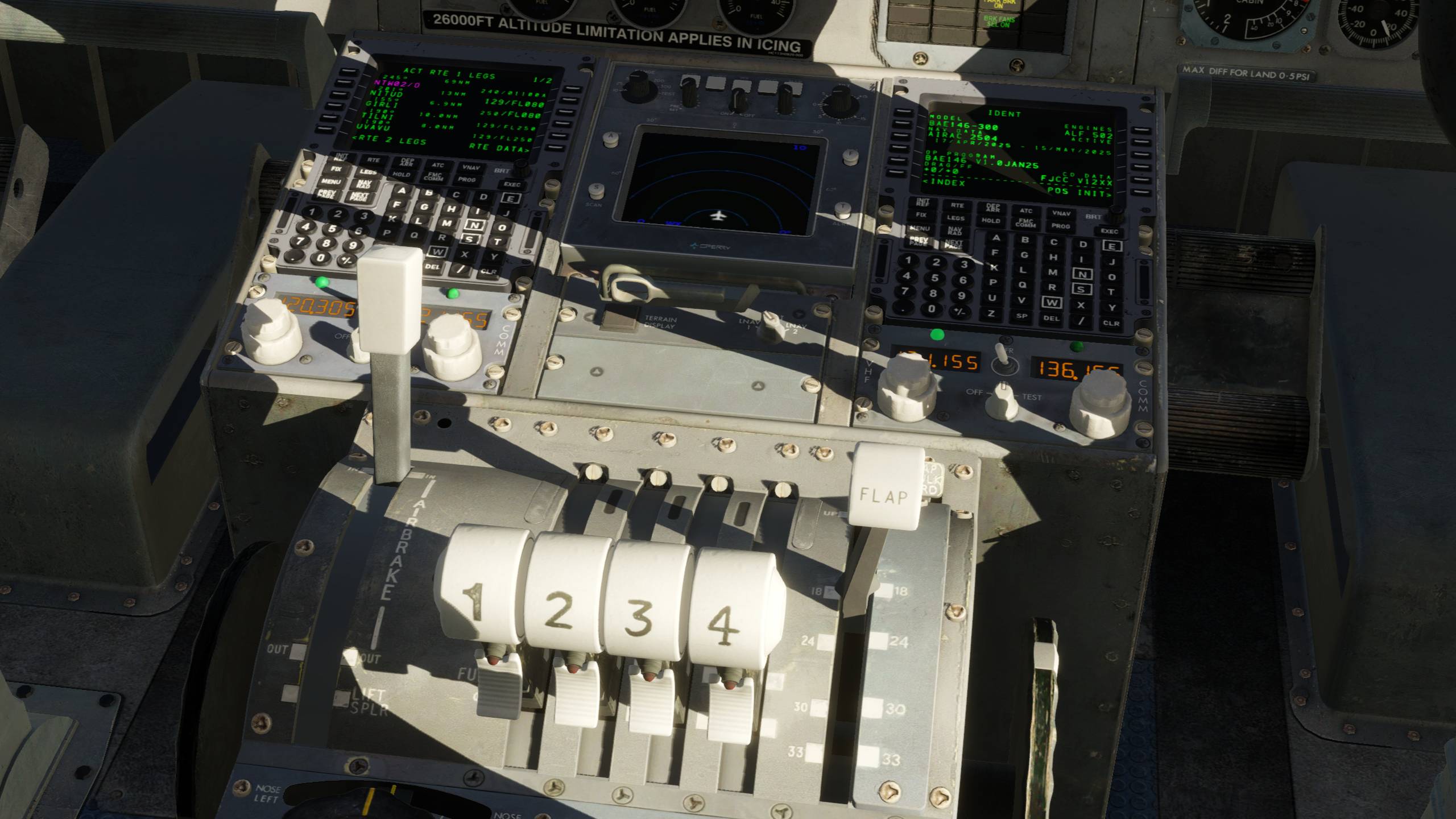Click the weather radar SCAN button
This screenshot has height=819, width=1456.
pyautogui.click(x=597, y=189)
